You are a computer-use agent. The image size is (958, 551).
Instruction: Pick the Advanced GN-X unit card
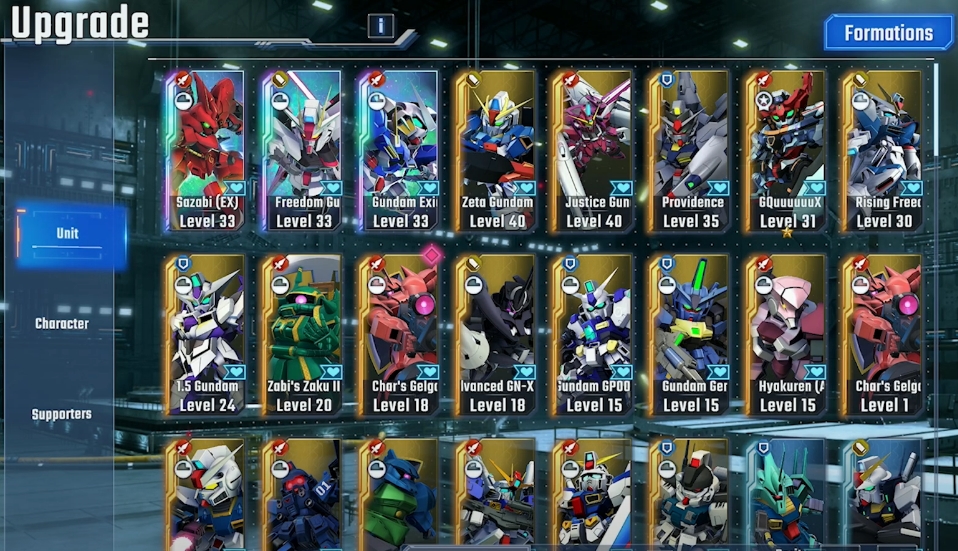coord(496,334)
